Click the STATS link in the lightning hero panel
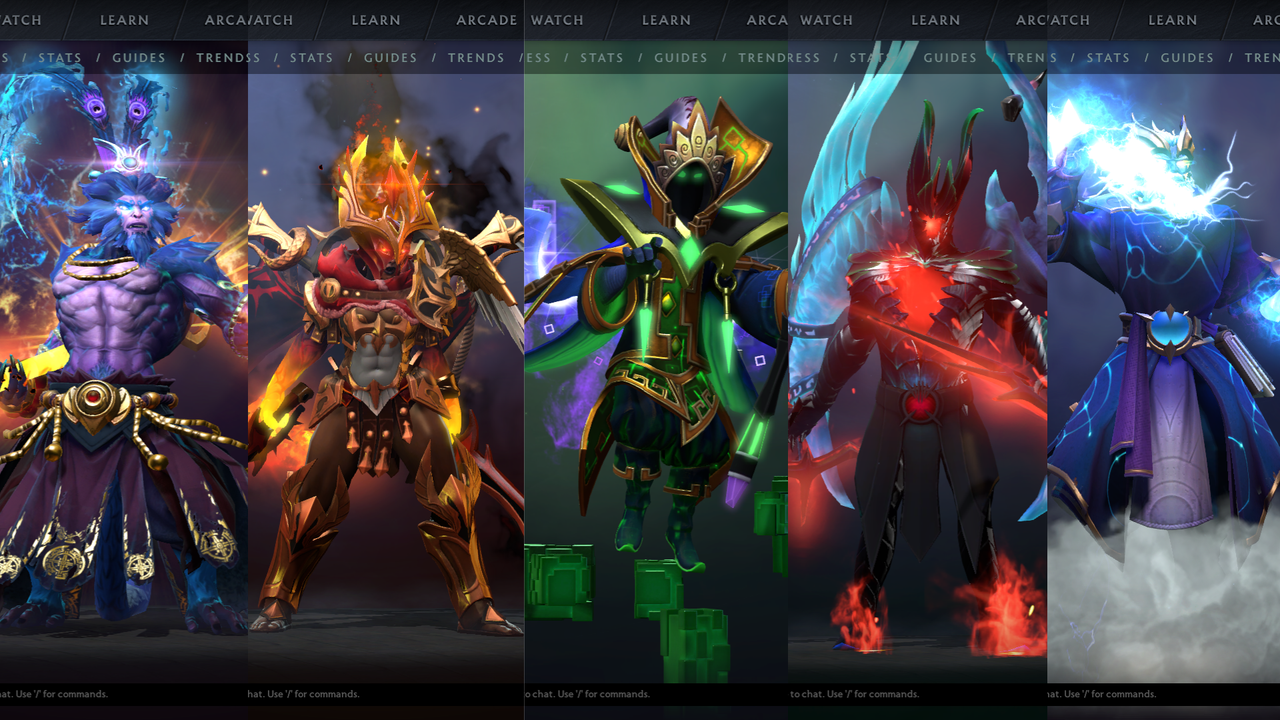The height and width of the screenshot is (720, 1280). pos(1108,58)
